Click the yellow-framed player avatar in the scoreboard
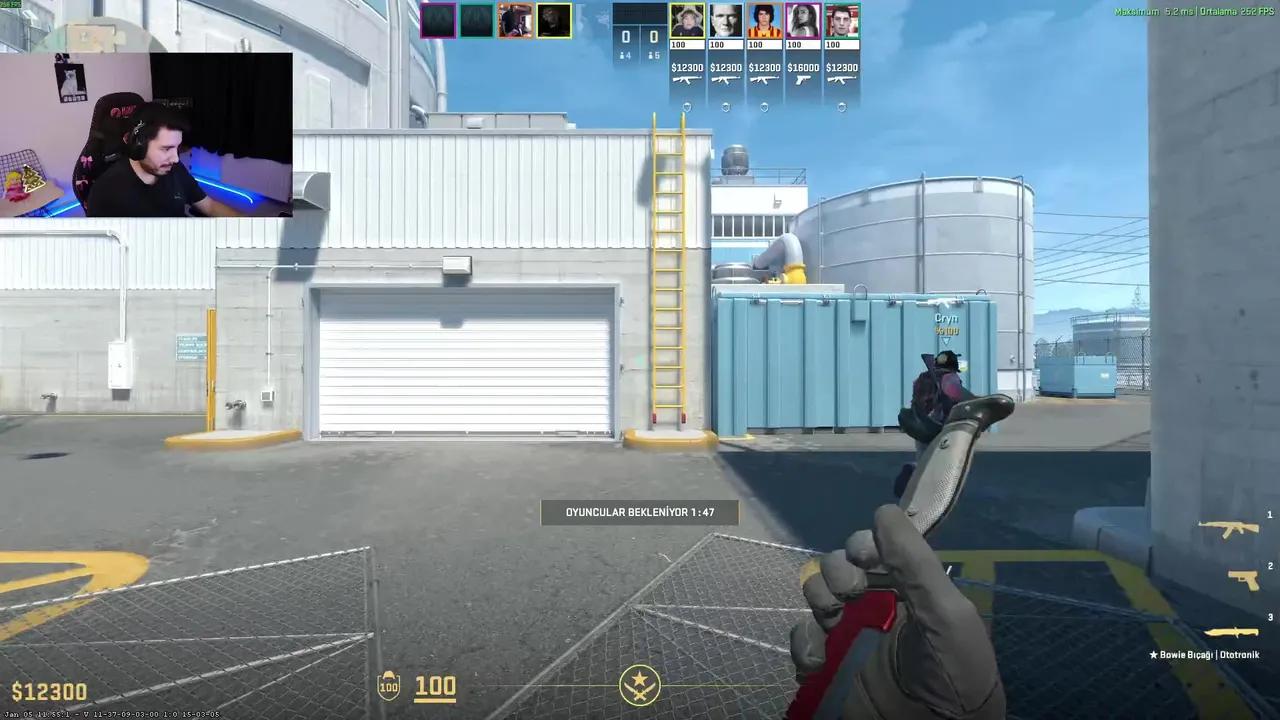 pos(687,20)
